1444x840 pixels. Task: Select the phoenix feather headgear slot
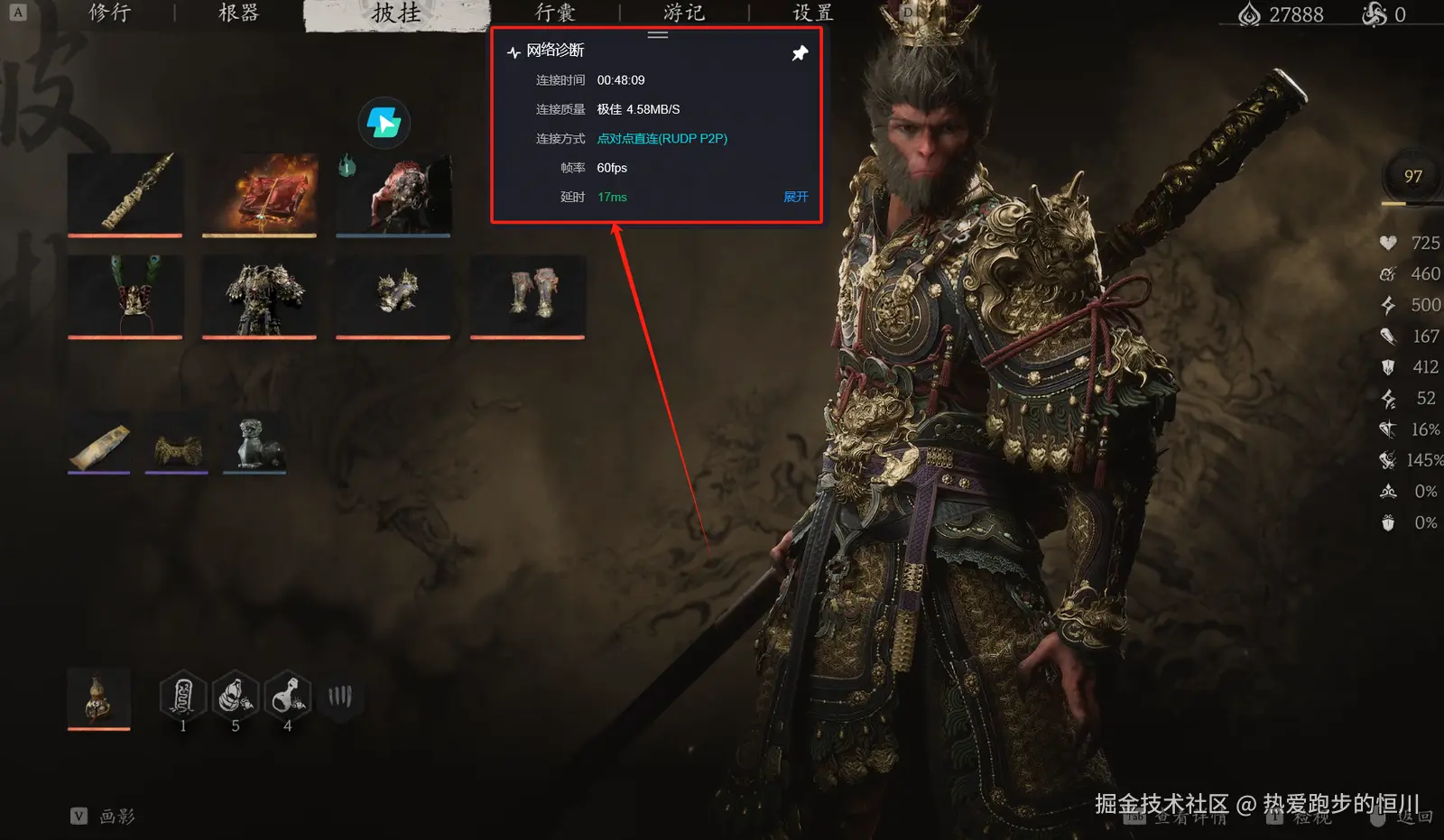pyautogui.click(x=125, y=297)
